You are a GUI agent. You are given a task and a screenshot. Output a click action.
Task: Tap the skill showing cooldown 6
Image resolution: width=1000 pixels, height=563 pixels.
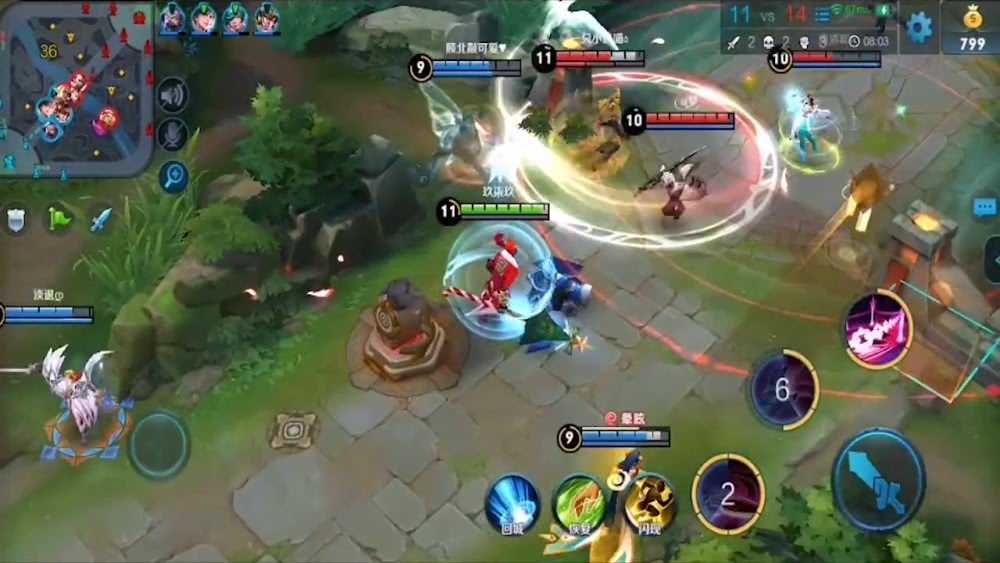tap(783, 389)
